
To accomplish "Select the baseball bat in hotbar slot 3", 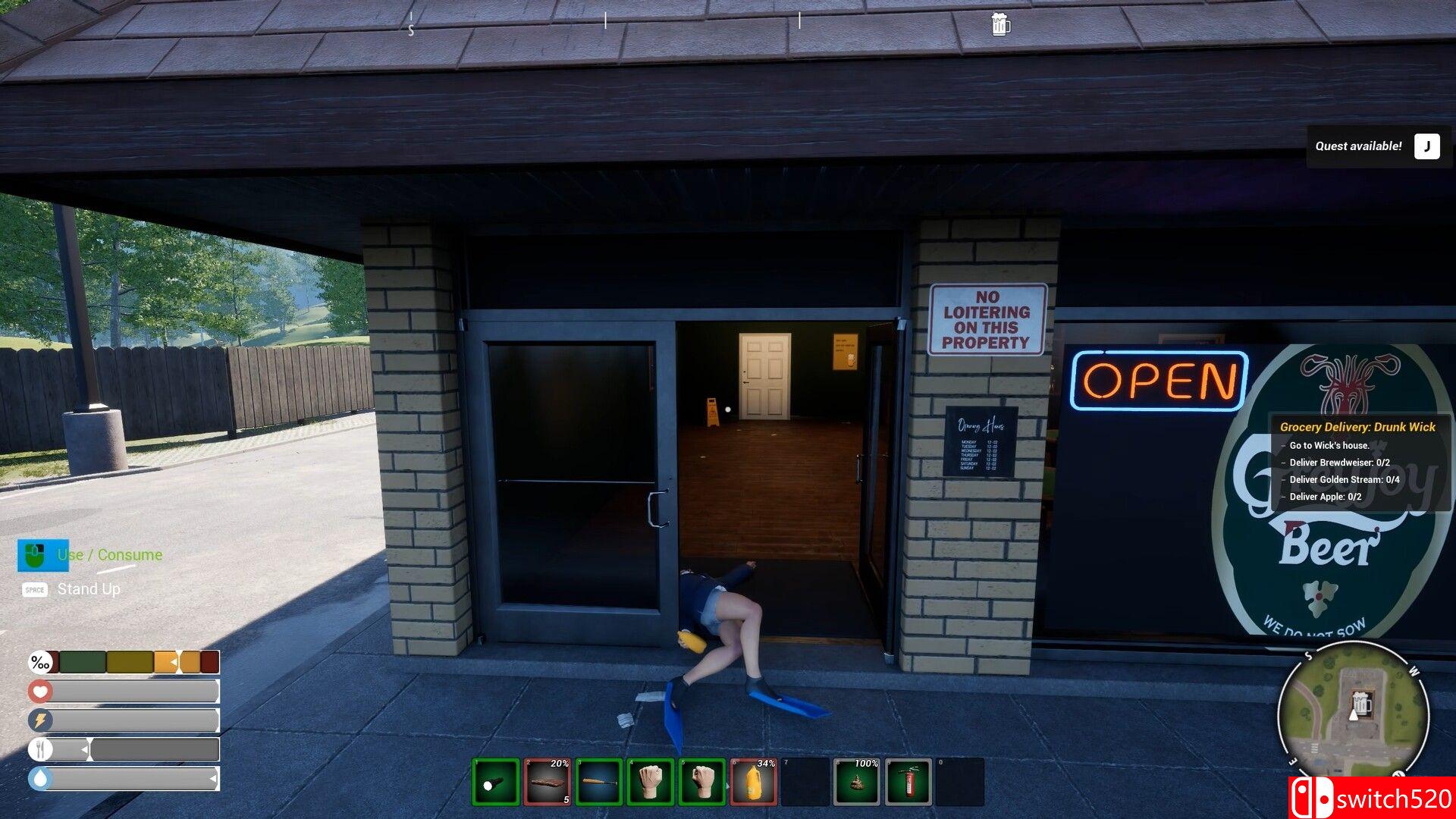I will [600, 780].
